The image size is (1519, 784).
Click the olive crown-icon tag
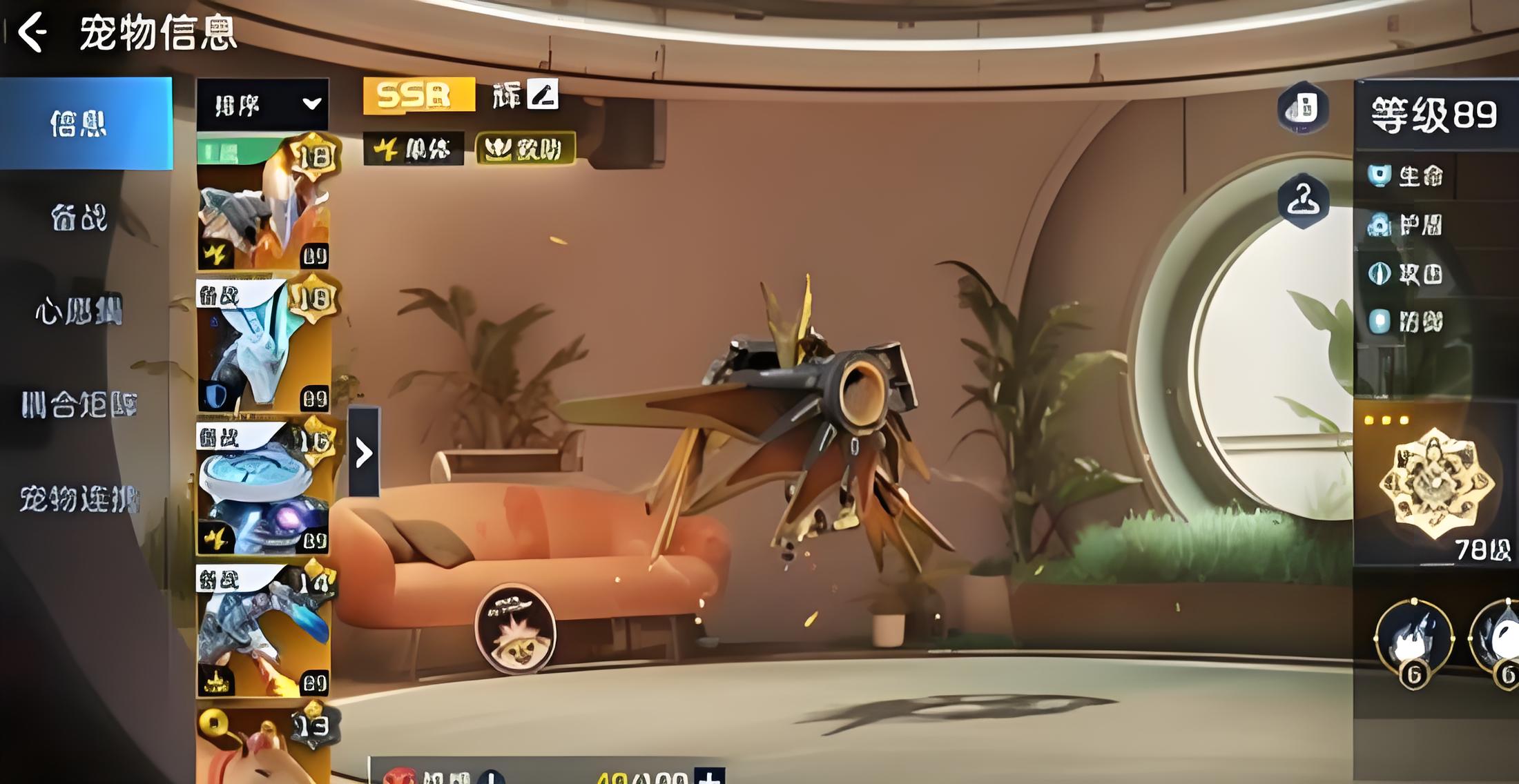coord(525,149)
